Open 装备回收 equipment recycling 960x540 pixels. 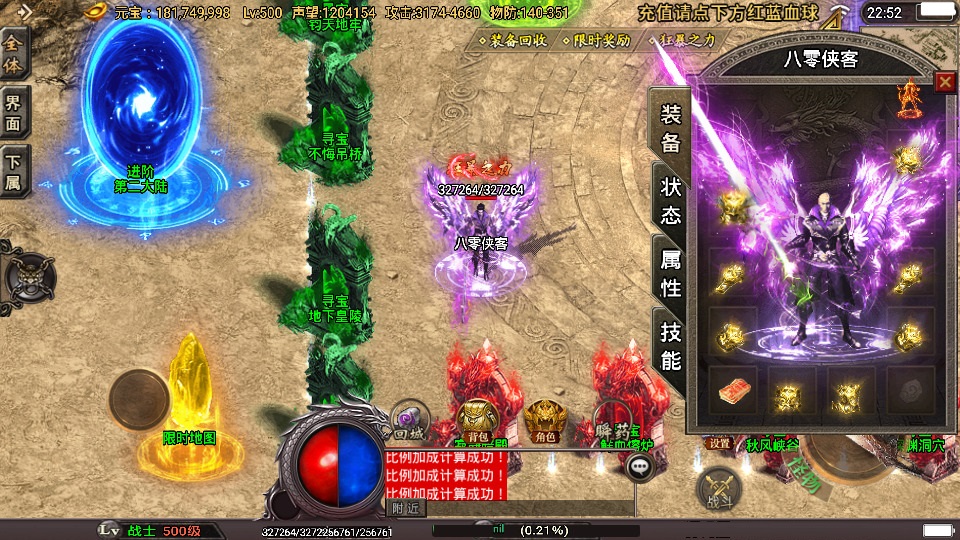[x=517, y=41]
